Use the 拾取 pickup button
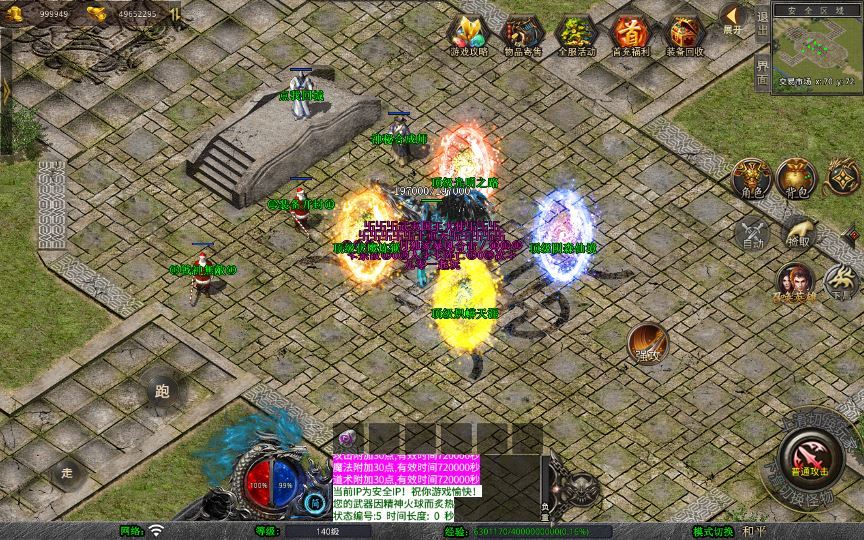864x540 pixels. pyautogui.click(x=798, y=232)
